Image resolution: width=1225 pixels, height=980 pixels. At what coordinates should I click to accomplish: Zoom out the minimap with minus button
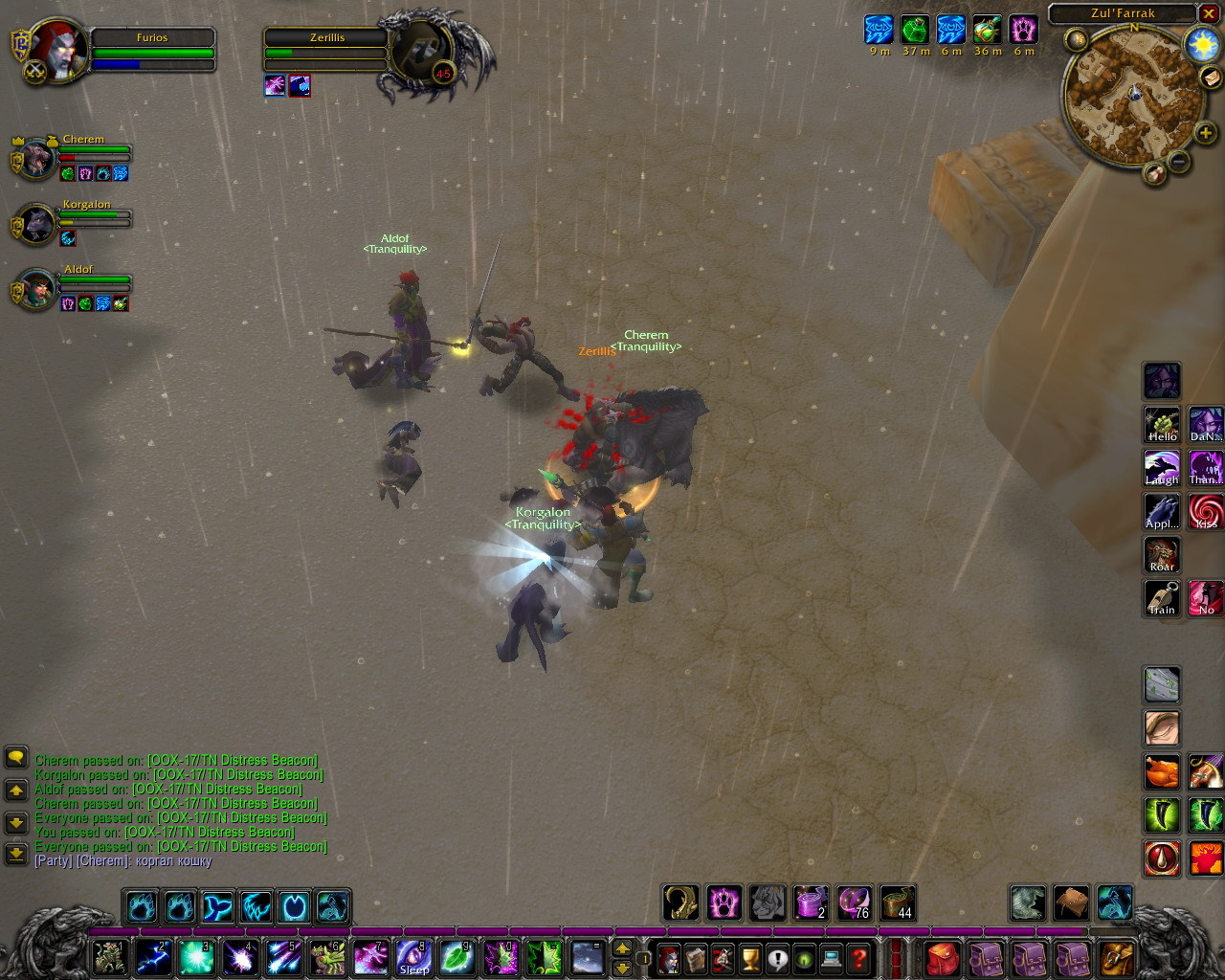click(x=1179, y=162)
